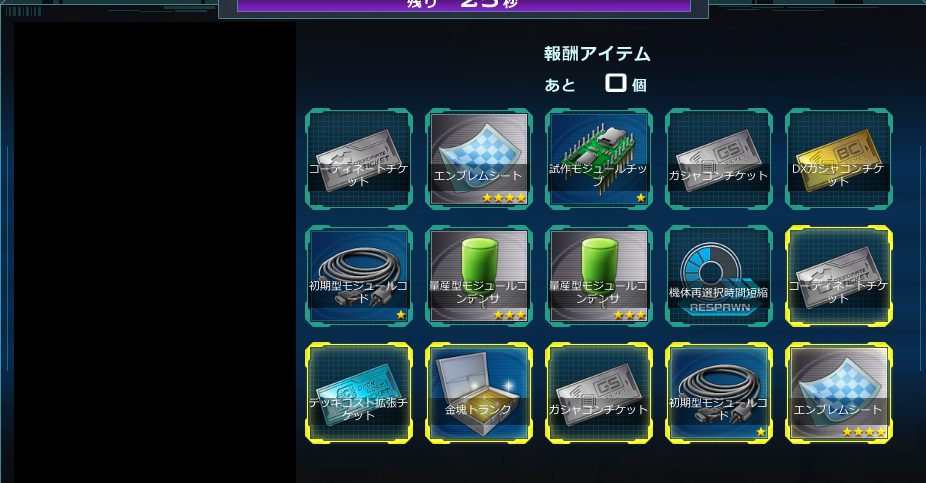Choose the green-framed エンブレムシート reward
The image size is (926, 483).
(479, 159)
